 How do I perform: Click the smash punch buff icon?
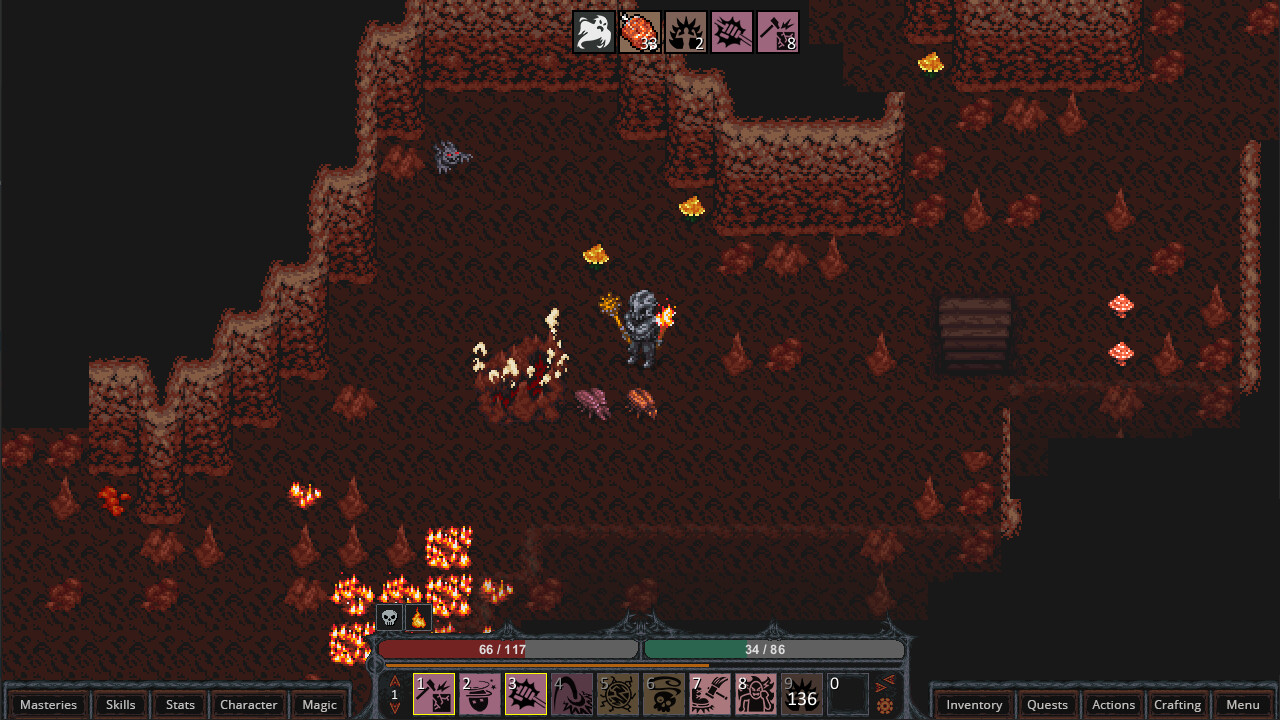pos(732,31)
